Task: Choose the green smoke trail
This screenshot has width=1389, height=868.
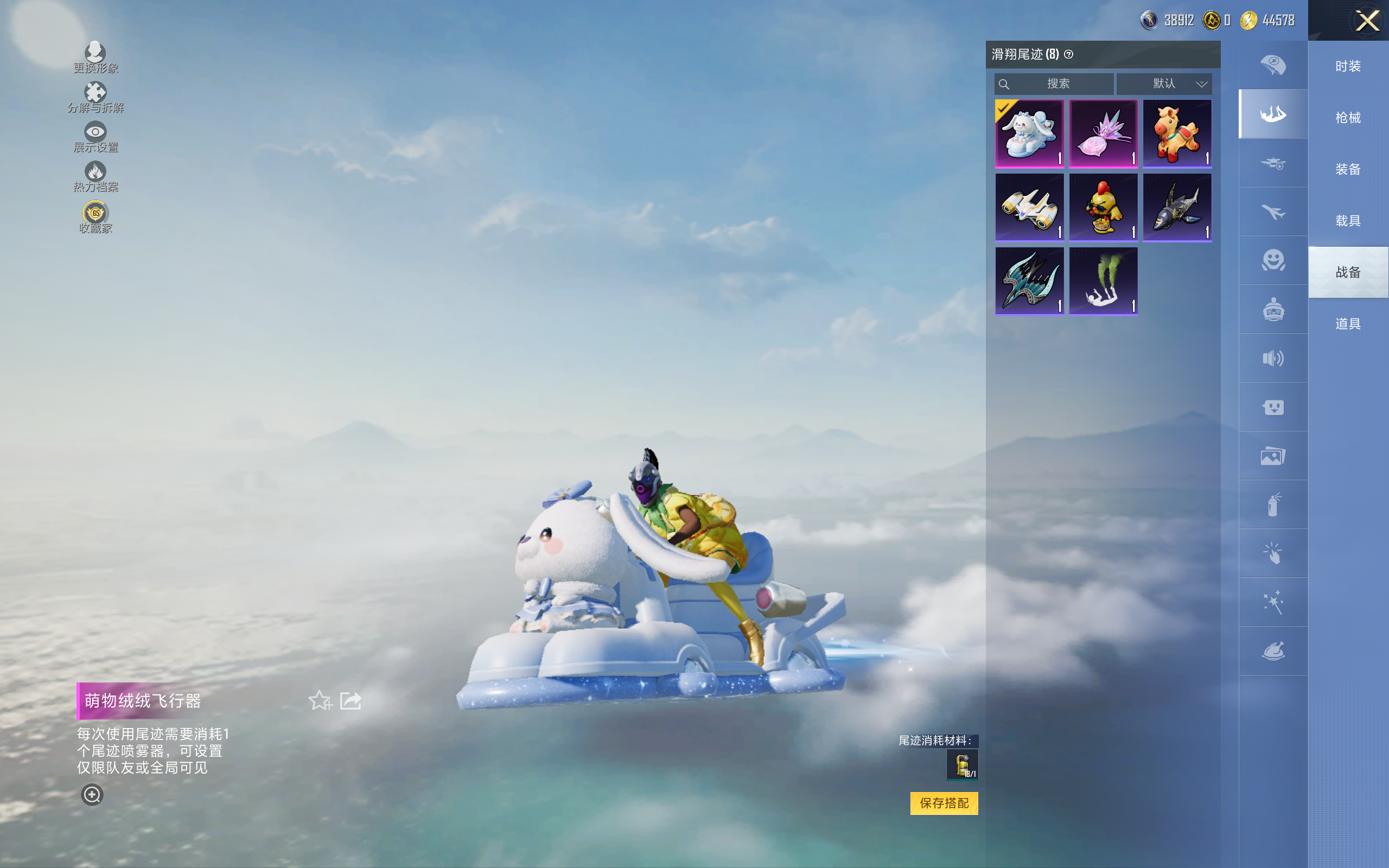Action: 1103,282
